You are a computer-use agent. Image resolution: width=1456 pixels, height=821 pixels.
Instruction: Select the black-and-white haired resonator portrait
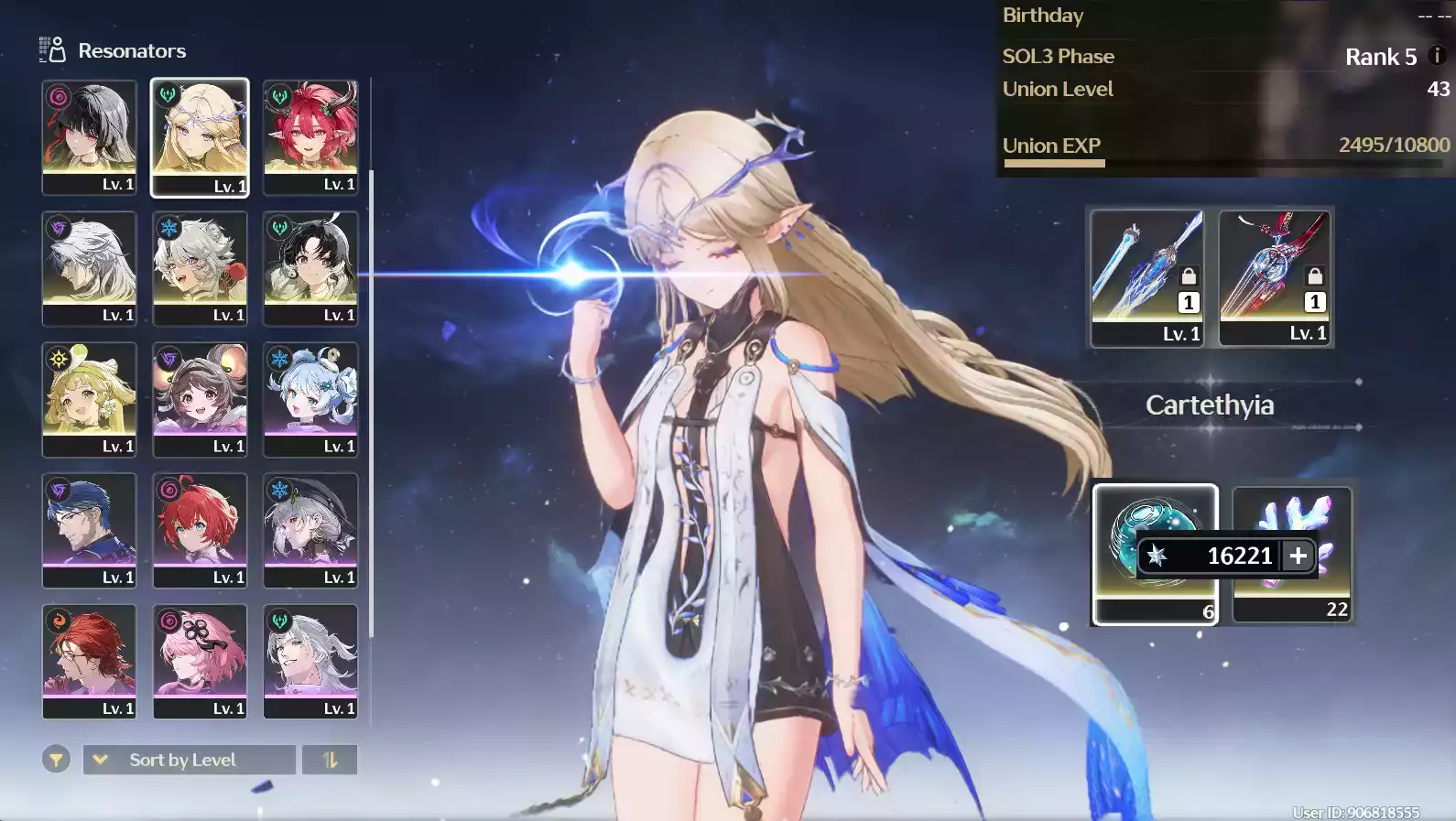pyautogui.click(x=89, y=136)
